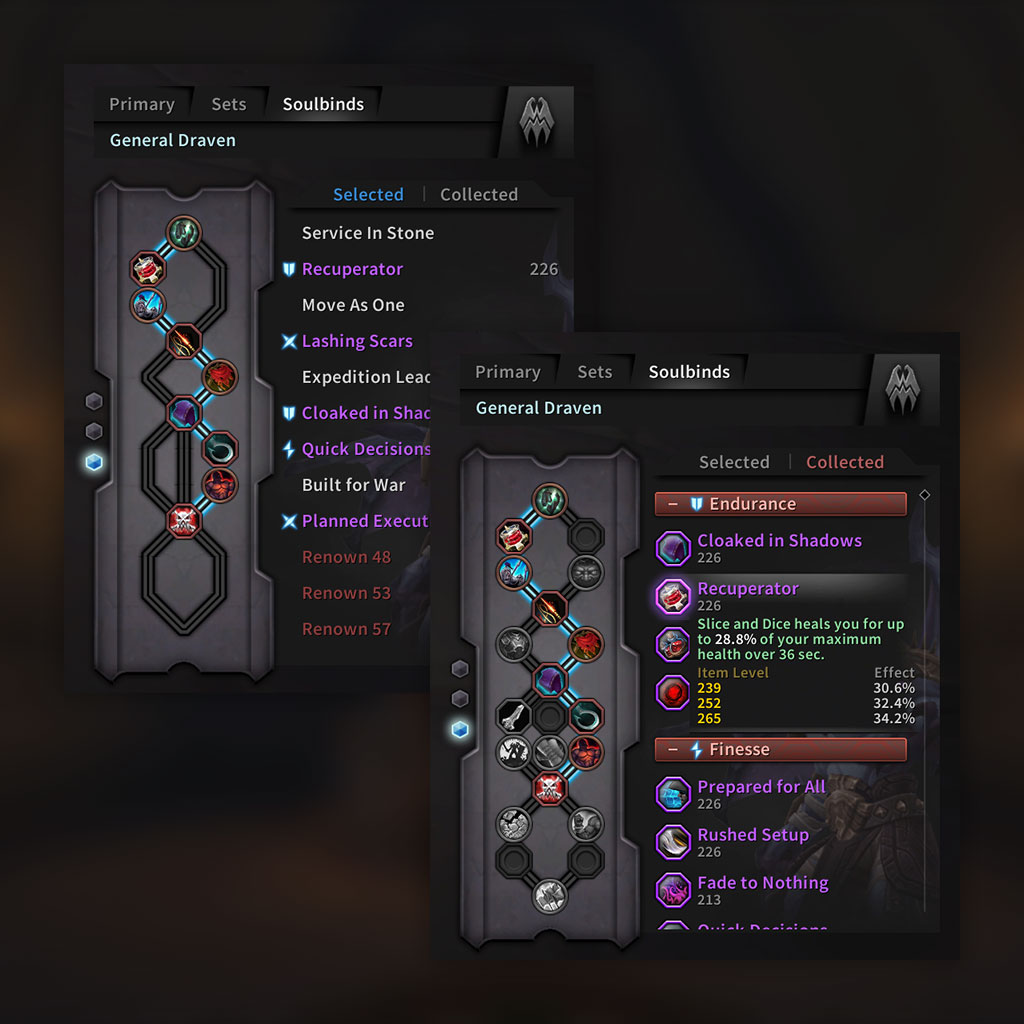This screenshot has width=1024, height=1024.
Task: Pick the Lashing Scars conduit entry
Action: (x=357, y=341)
